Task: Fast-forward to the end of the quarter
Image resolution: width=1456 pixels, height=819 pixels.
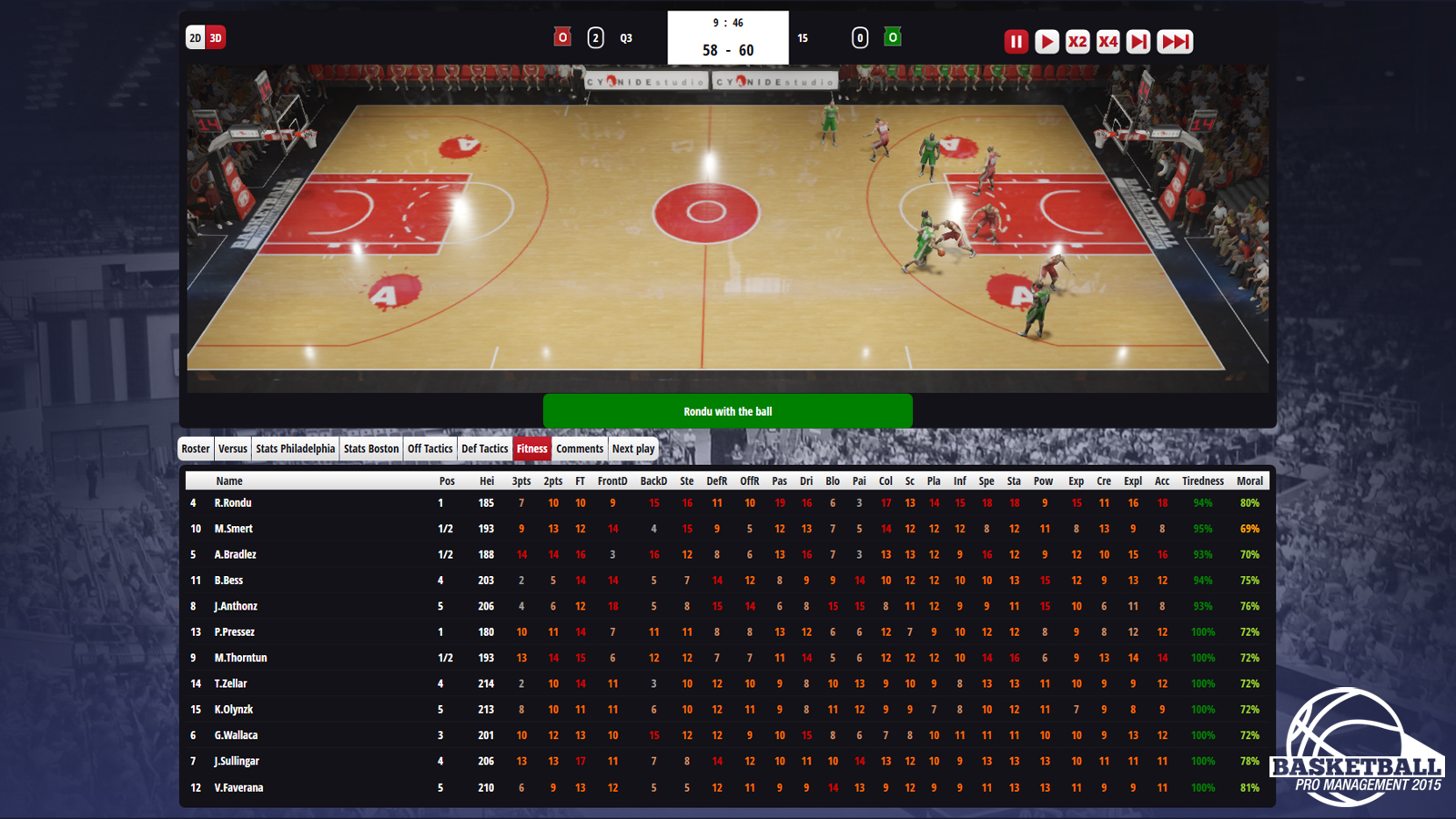Action: (1174, 41)
